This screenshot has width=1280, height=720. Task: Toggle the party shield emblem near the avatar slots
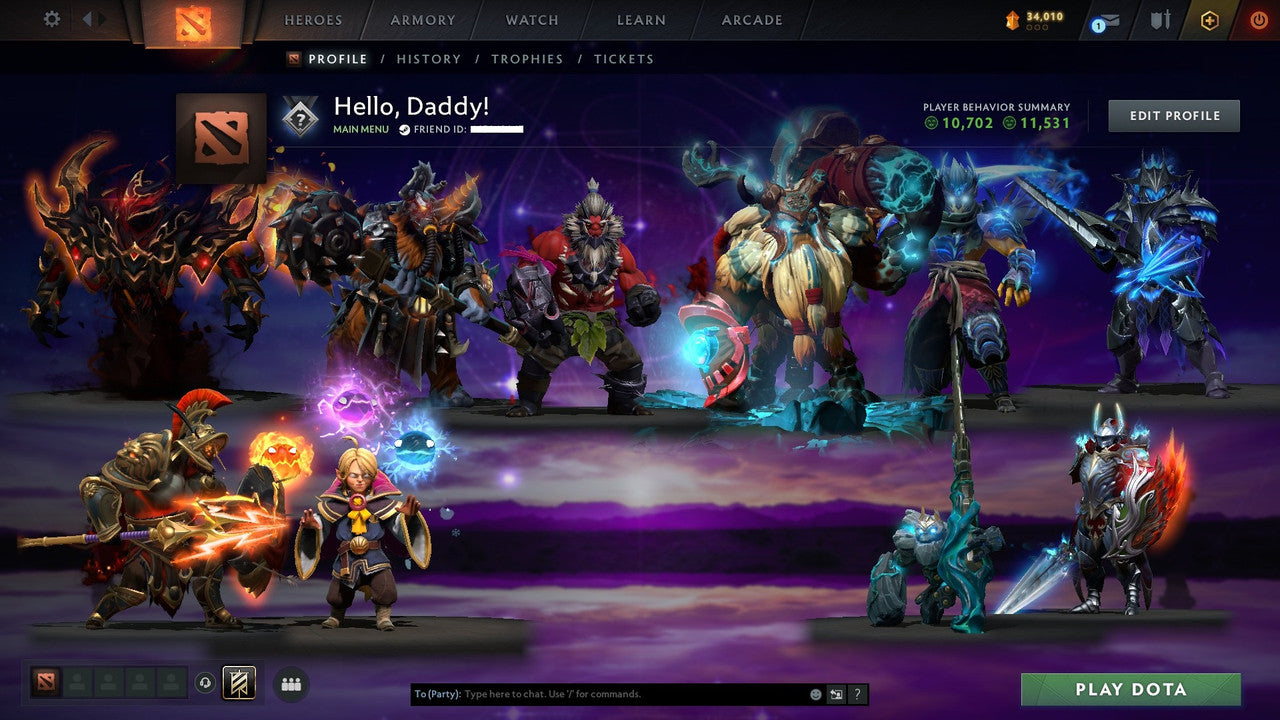tap(239, 683)
